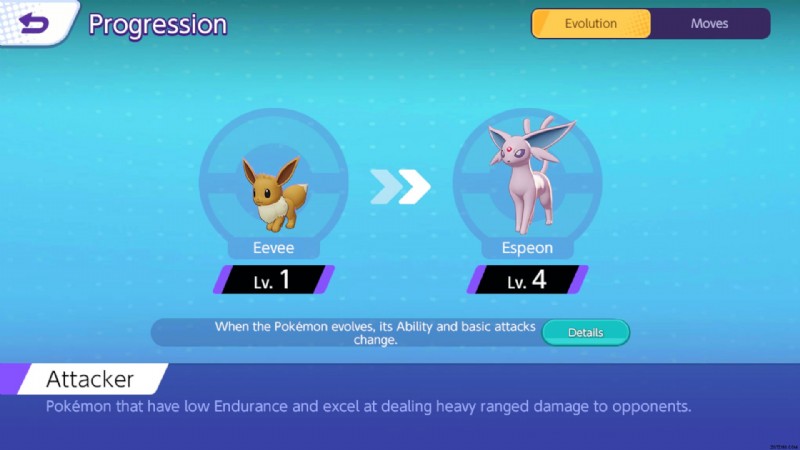Select the Evolution tab
Image resolution: width=800 pixels, height=450 pixels.
pos(591,23)
